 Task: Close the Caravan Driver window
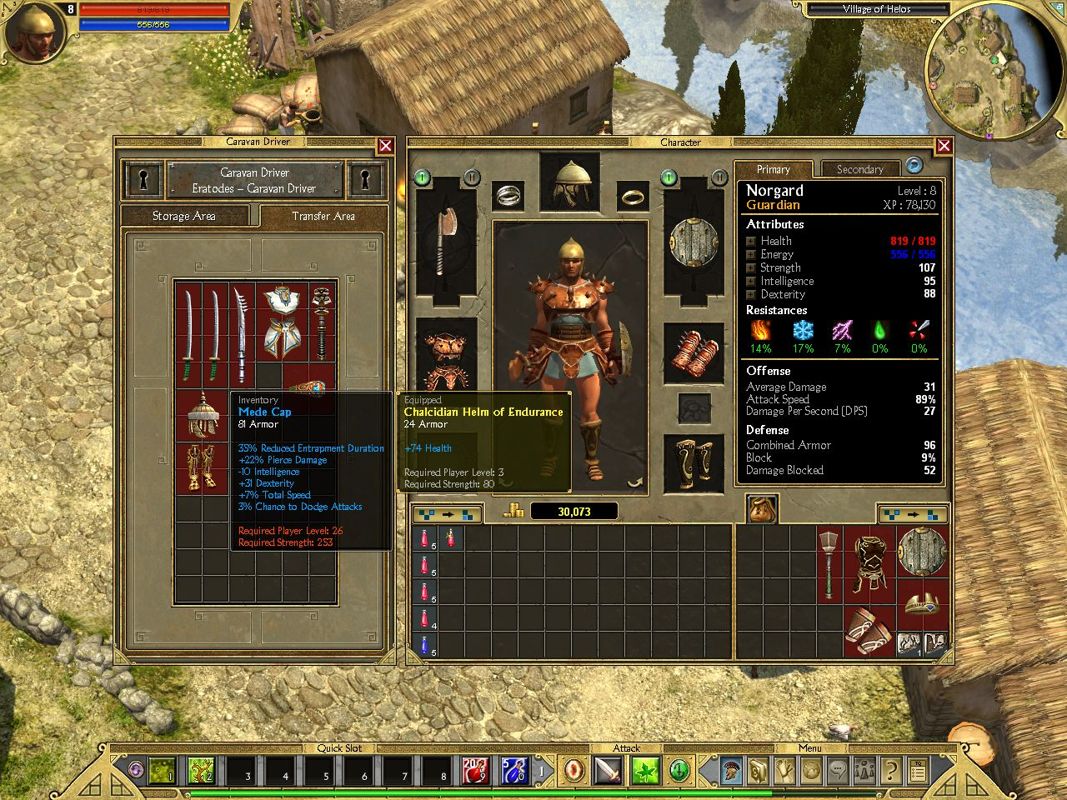coord(385,146)
